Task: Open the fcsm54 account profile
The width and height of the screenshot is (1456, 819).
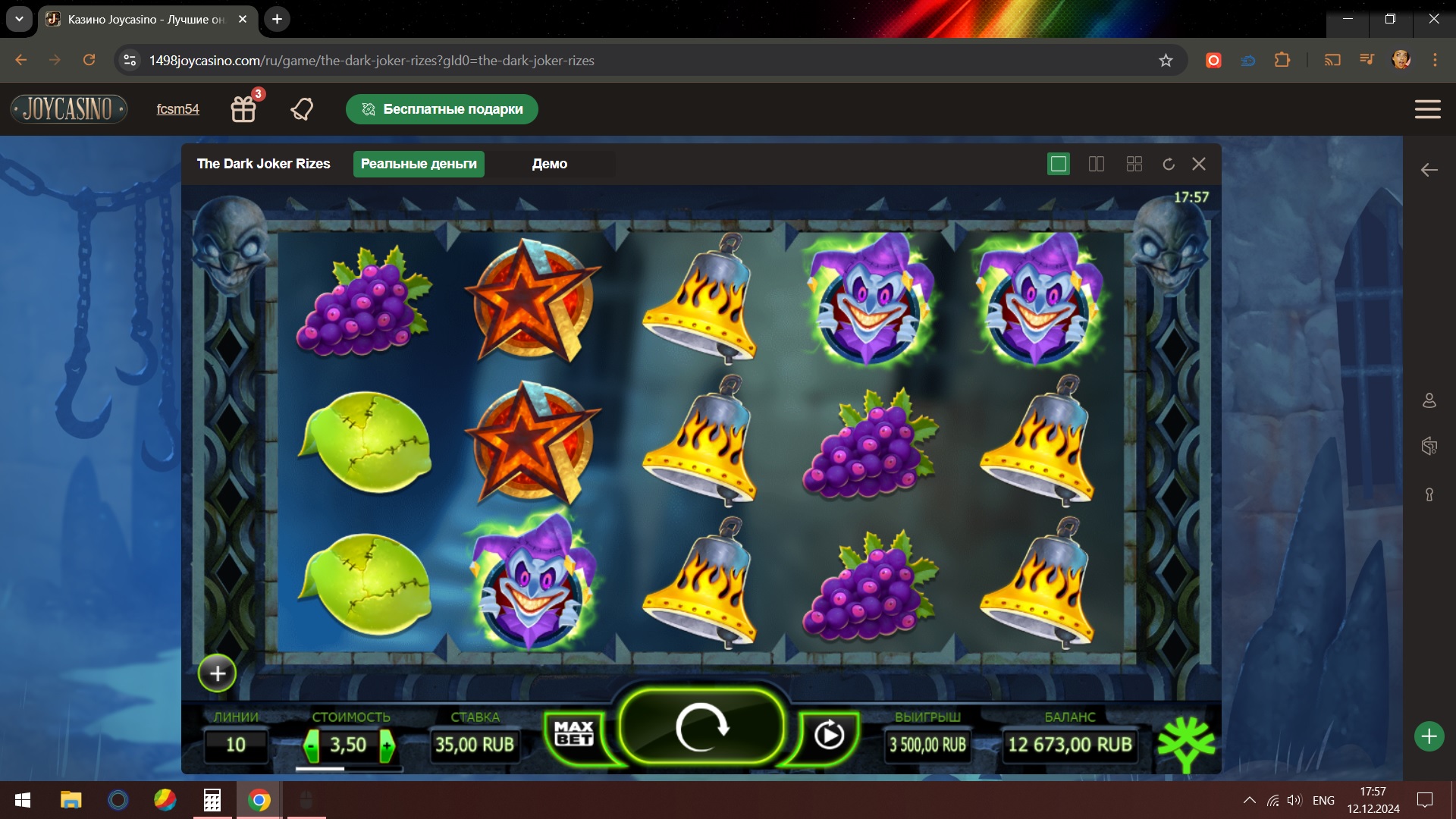Action: (178, 109)
